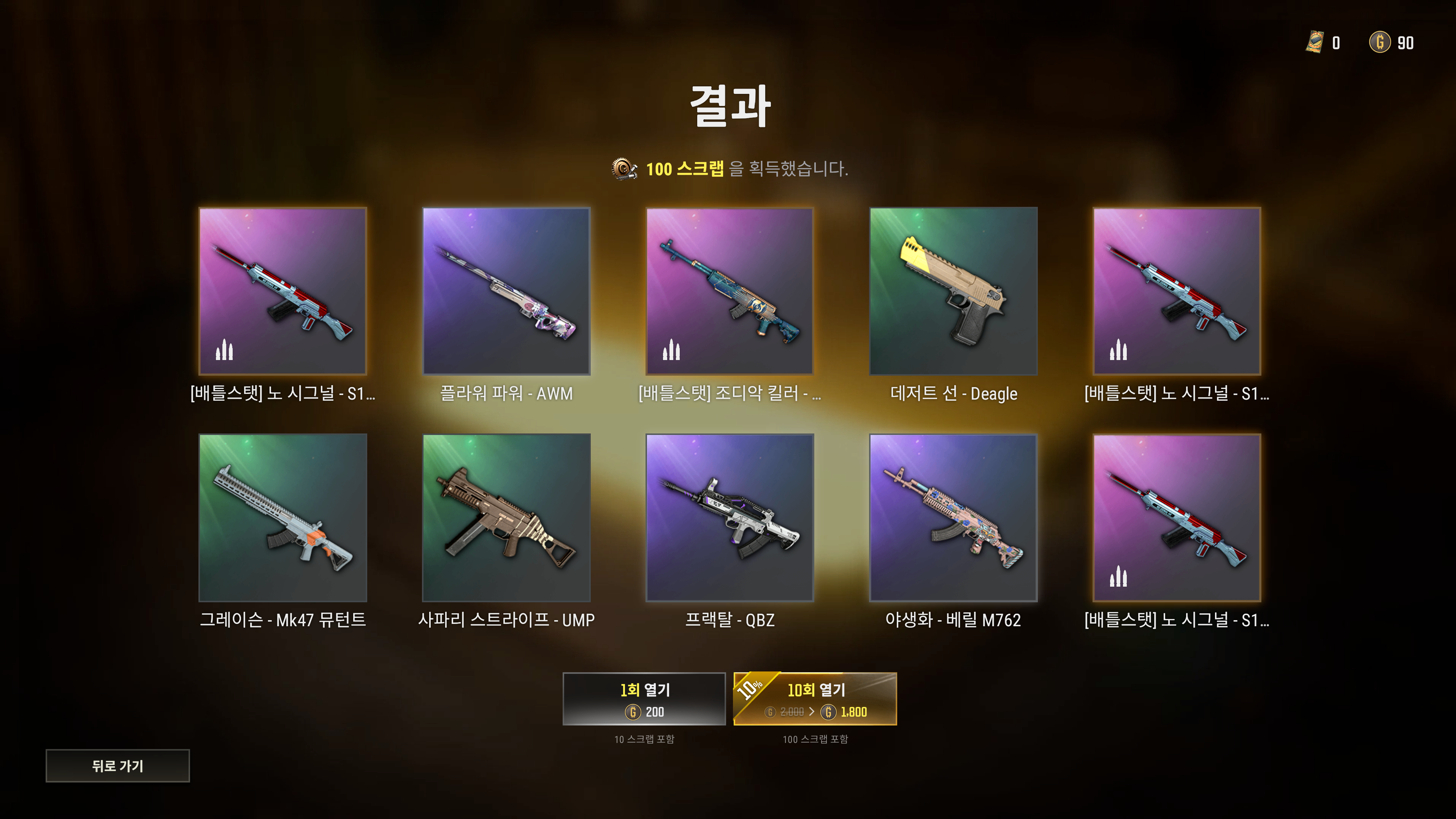Pick the 데저트 선 Deagle tile
The image size is (1456, 819).
(953, 291)
